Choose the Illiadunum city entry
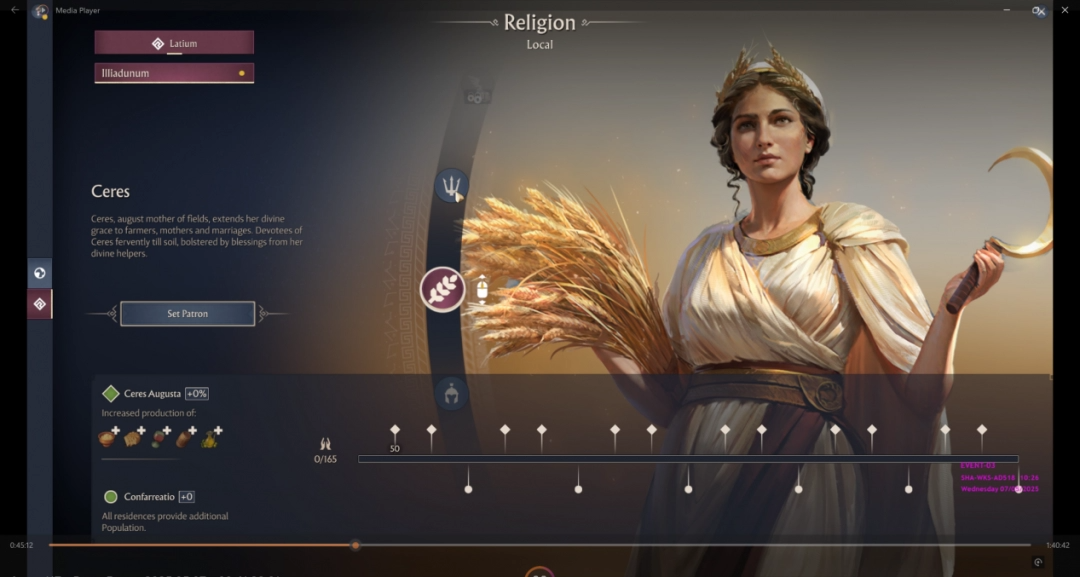 (x=174, y=73)
